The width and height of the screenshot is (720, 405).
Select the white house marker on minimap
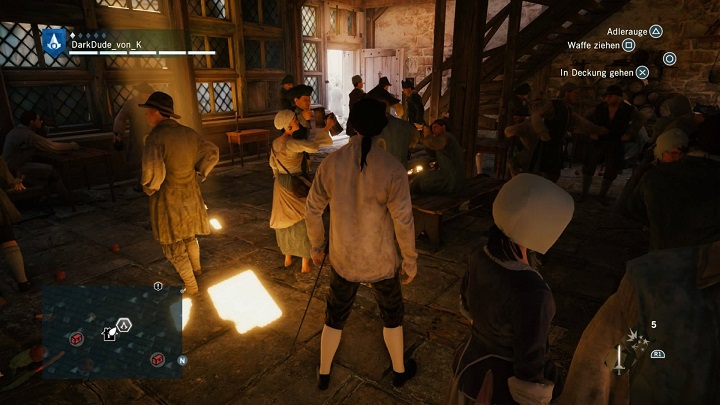(106, 332)
